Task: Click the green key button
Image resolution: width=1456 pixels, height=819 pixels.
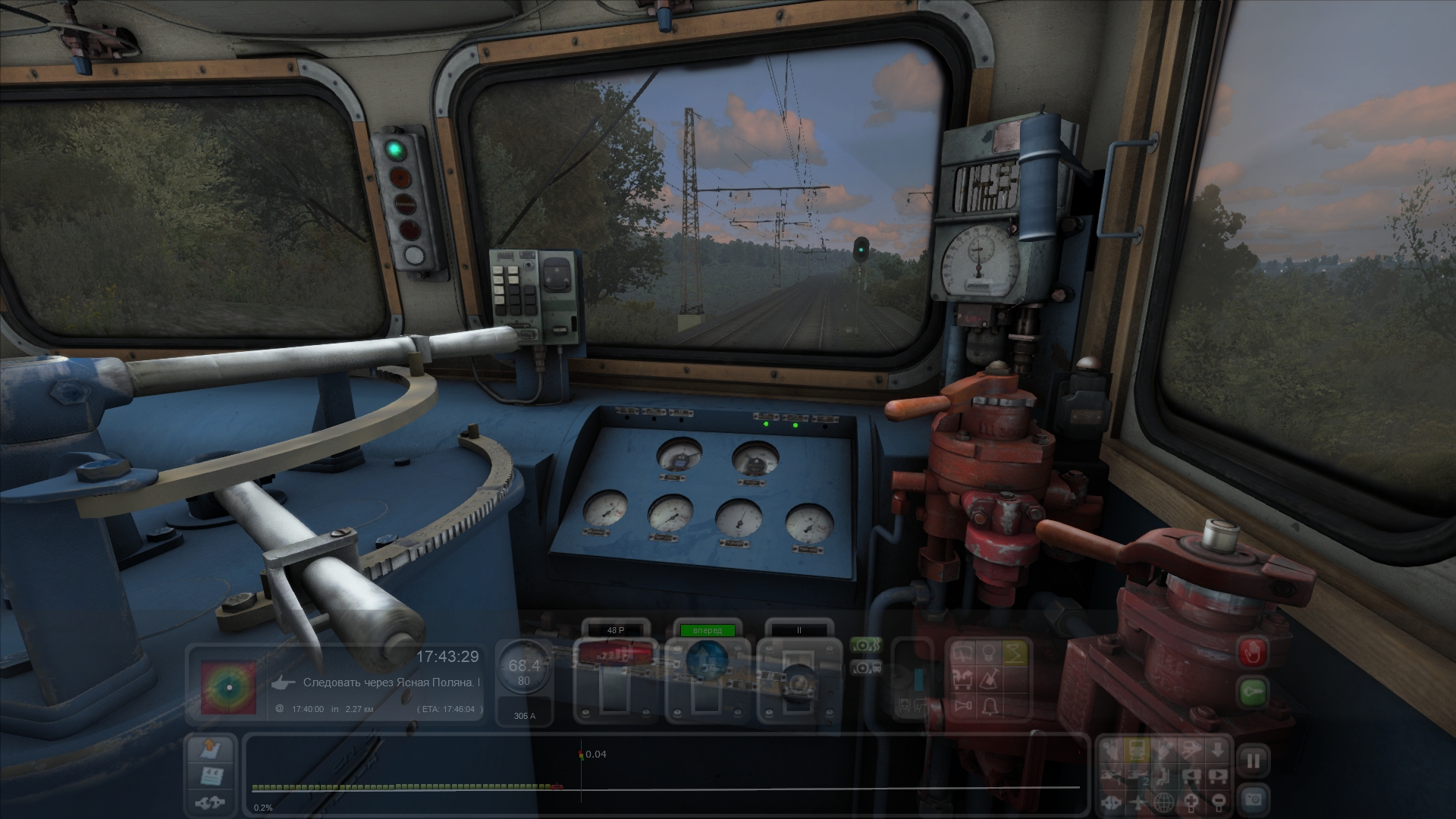Action: coord(1254,692)
